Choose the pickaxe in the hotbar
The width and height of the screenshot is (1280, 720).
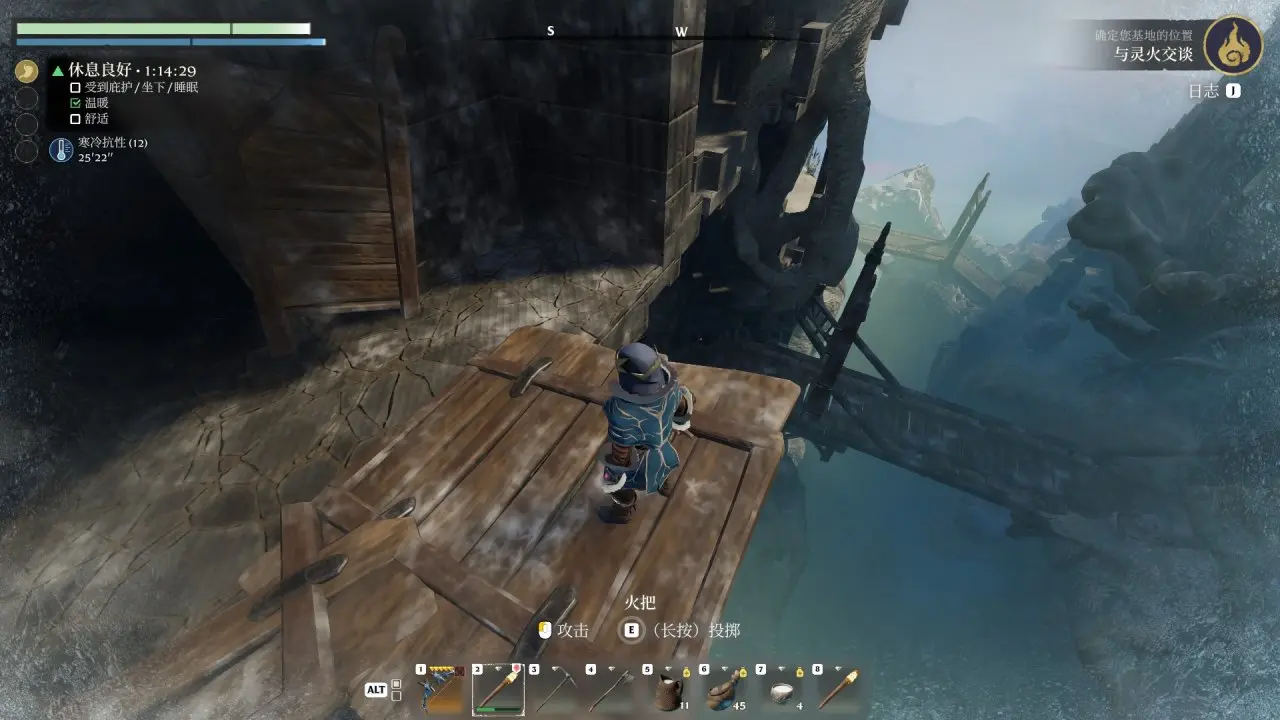click(x=555, y=689)
